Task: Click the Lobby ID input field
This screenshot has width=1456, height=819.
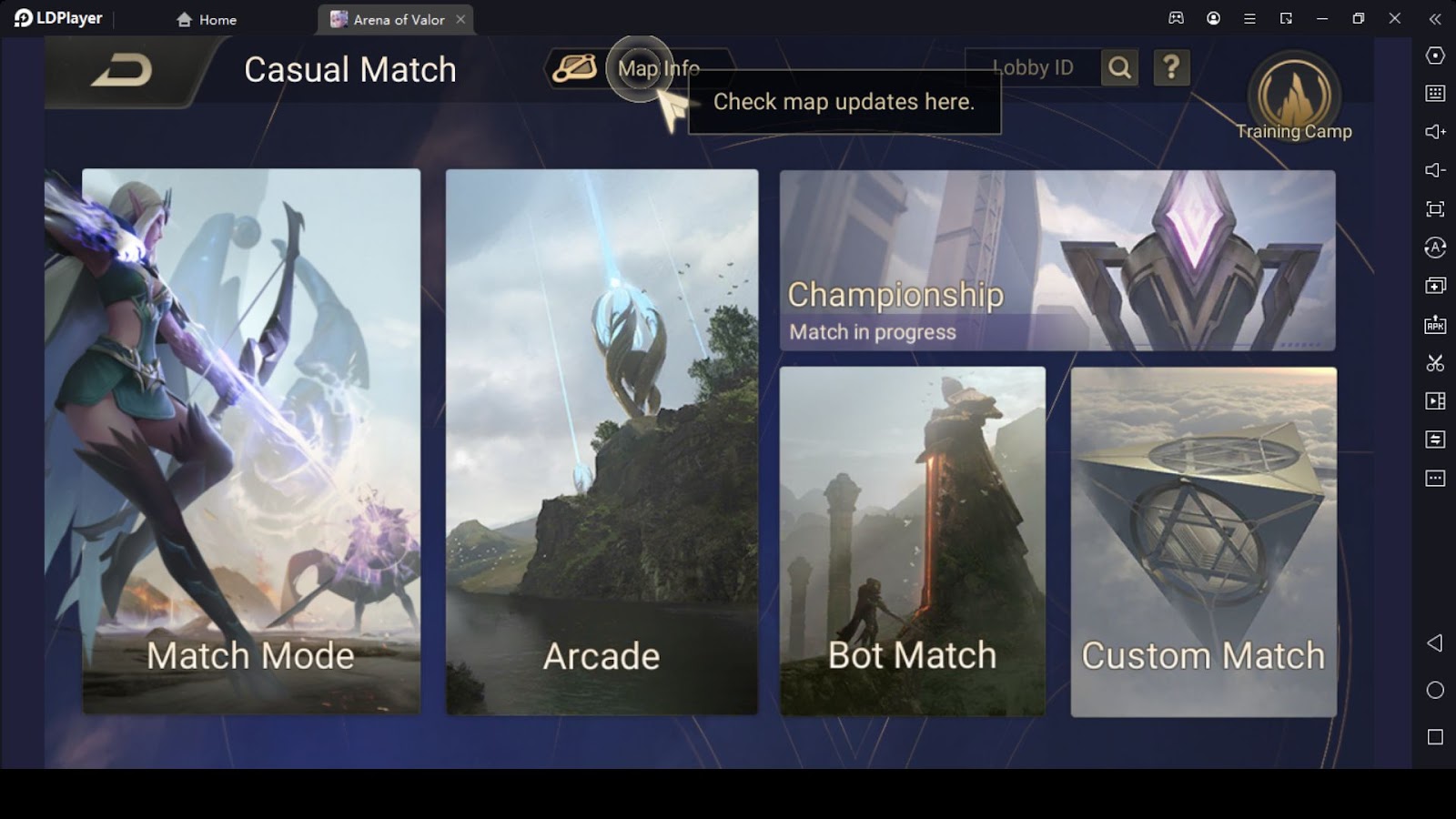Action: tap(1033, 66)
